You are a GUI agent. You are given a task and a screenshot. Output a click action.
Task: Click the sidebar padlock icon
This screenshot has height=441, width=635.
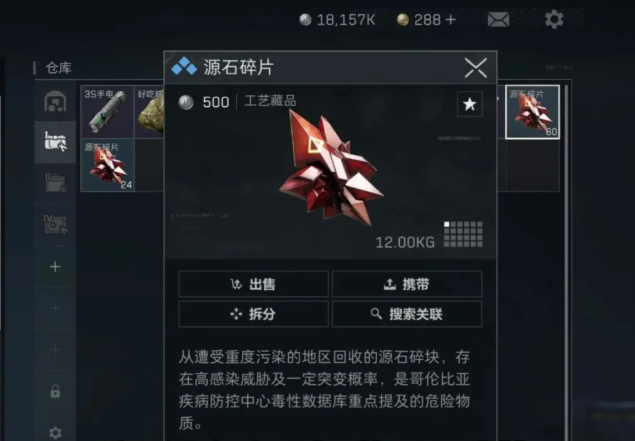pos(55,391)
